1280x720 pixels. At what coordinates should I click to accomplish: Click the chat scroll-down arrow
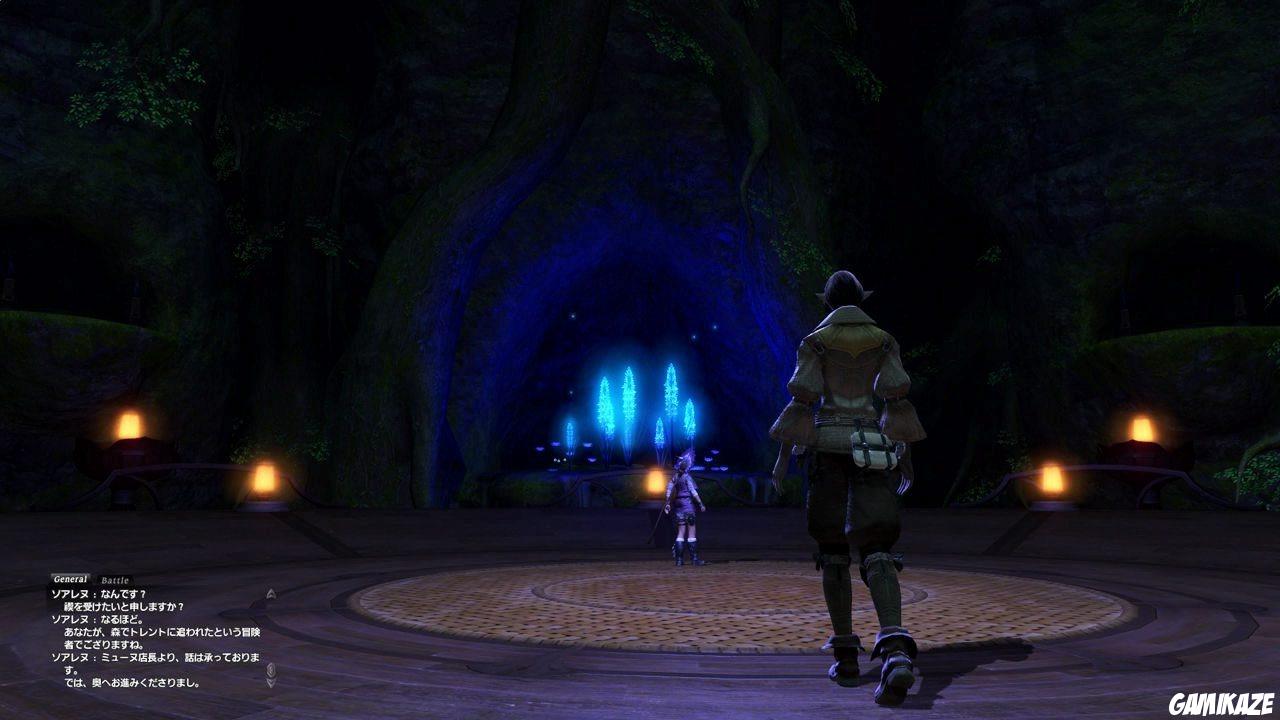coord(271,681)
